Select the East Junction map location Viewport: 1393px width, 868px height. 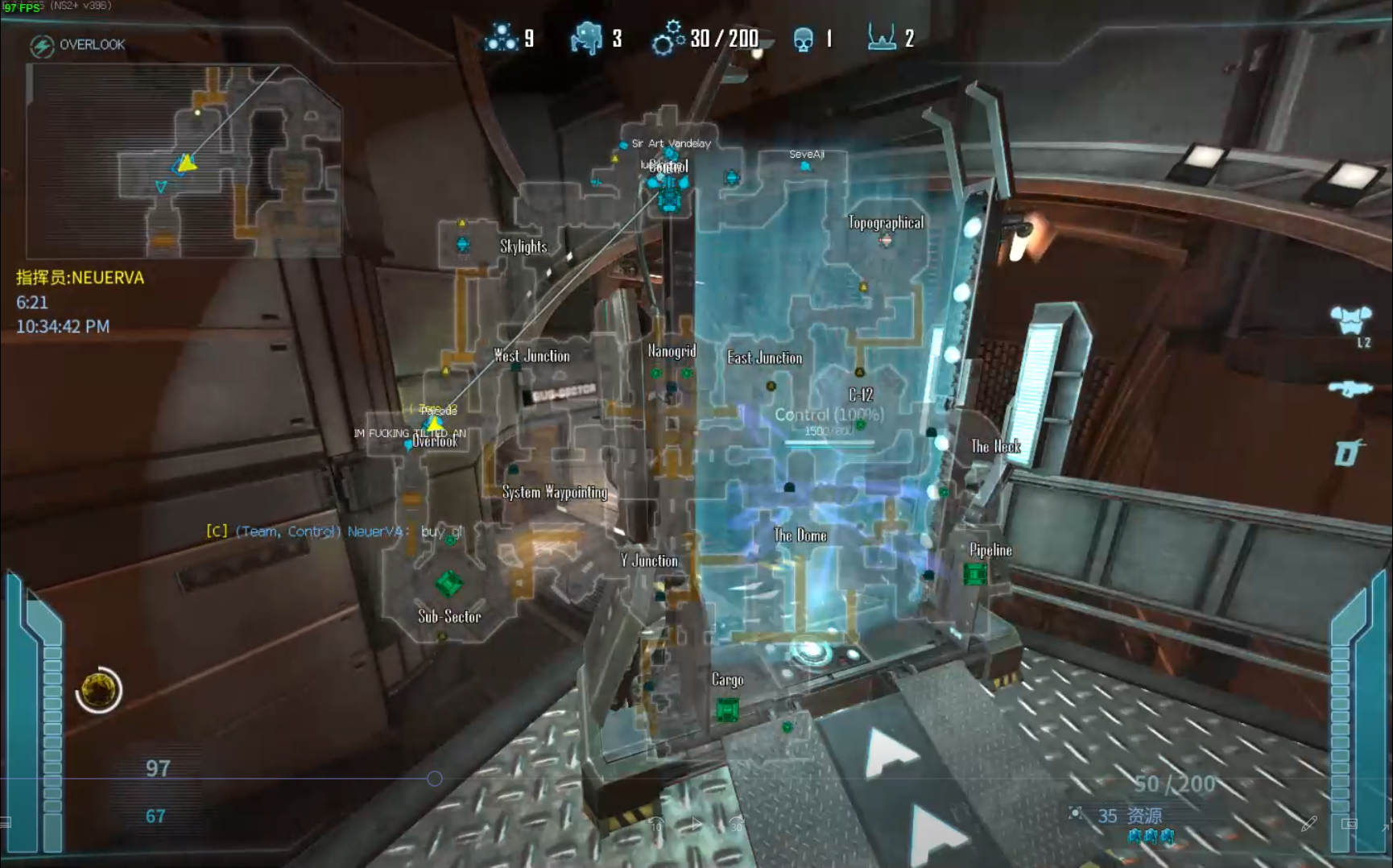[x=764, y=358]
